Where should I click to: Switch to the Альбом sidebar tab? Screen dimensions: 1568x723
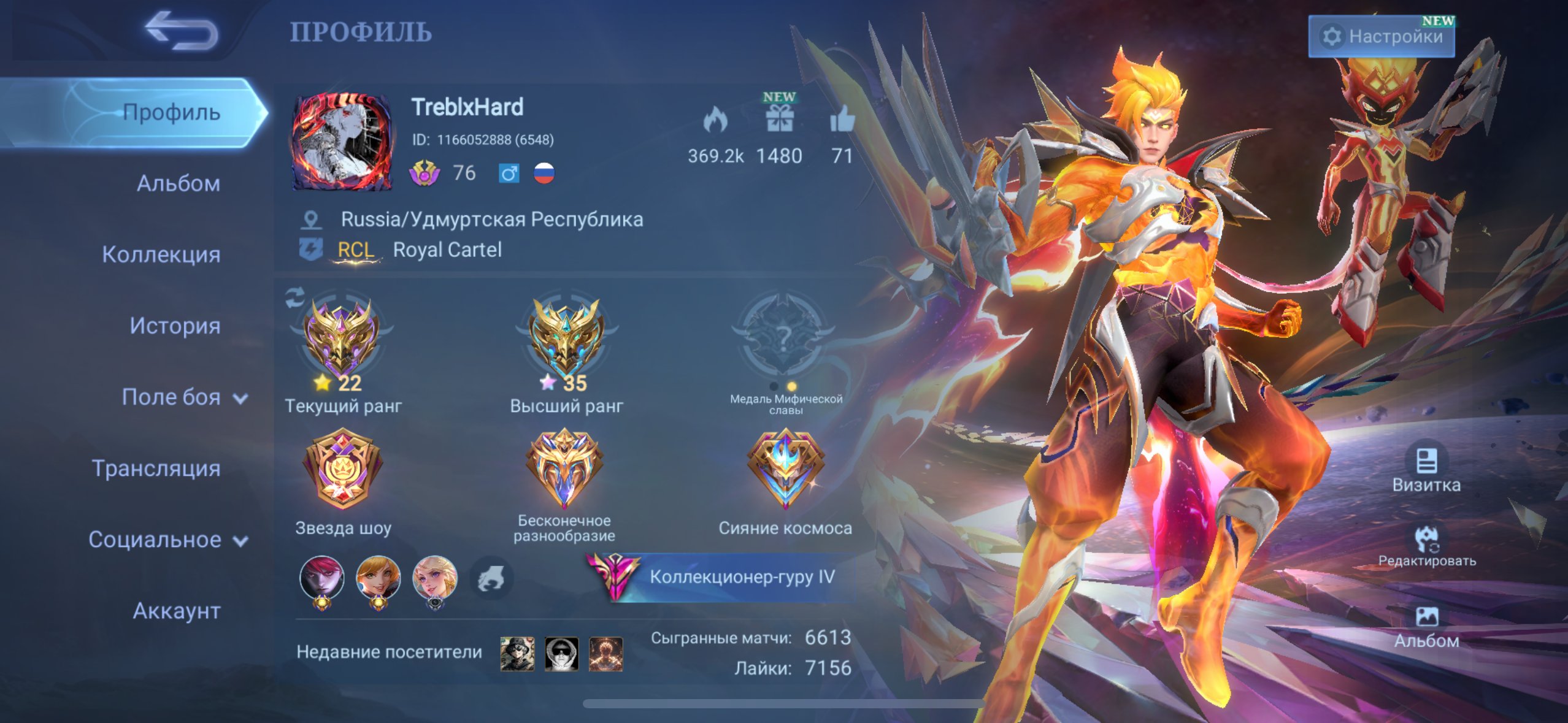pyautogui.click(x=178, y=183)
